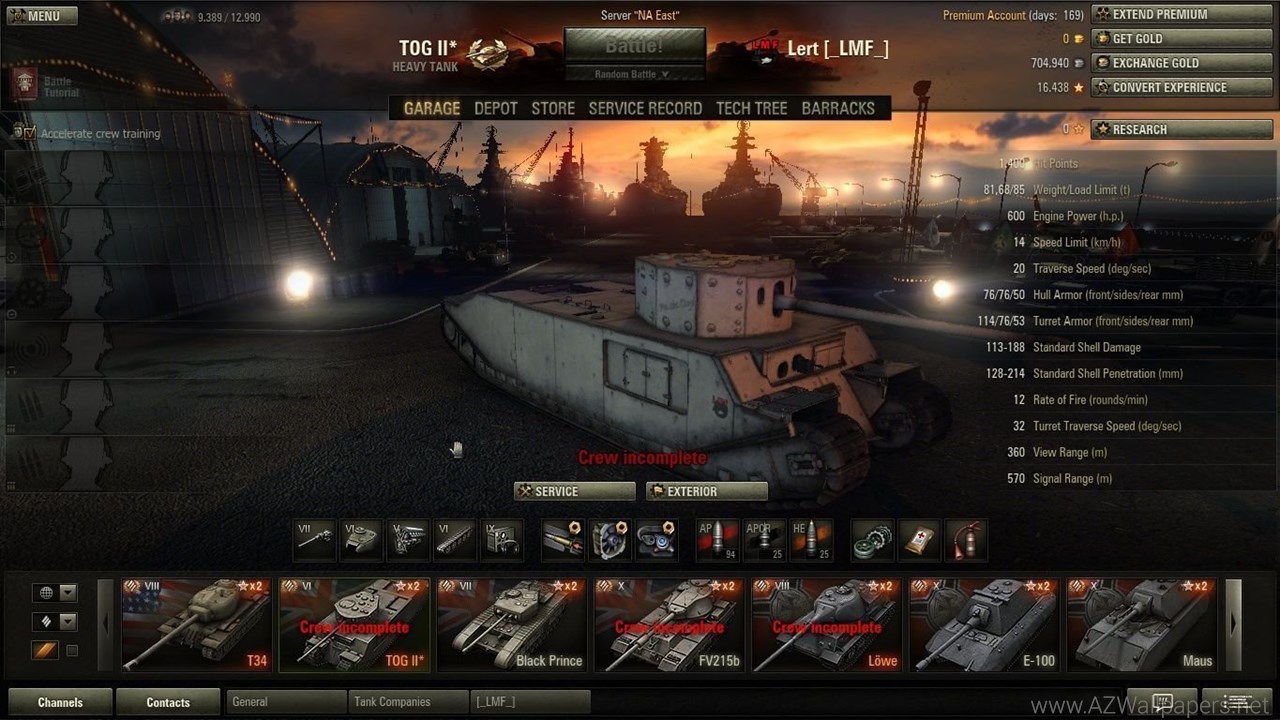1280x720 pixels.
Task: Switch to the Depot tab
Action: (496, 108)
